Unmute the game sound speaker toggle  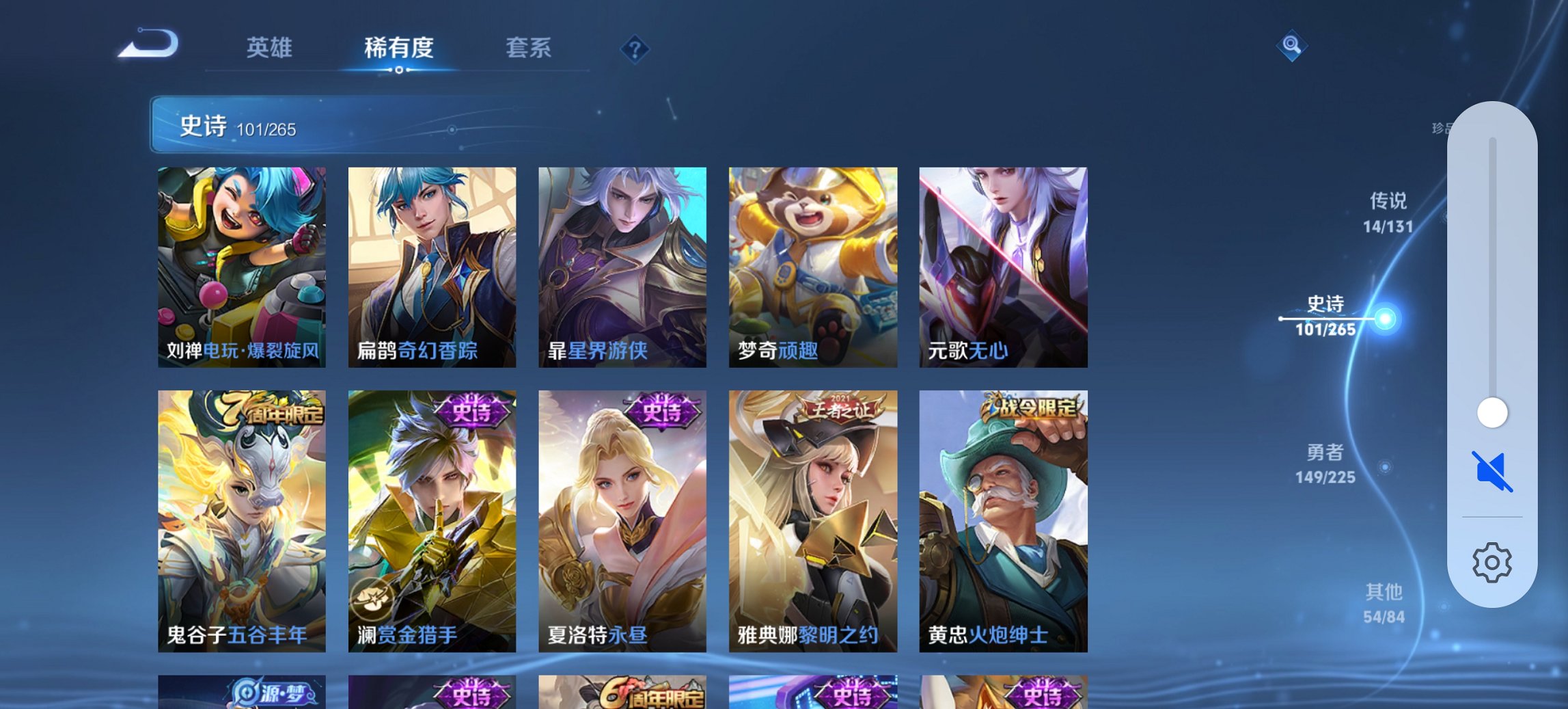coord(1492,469)
